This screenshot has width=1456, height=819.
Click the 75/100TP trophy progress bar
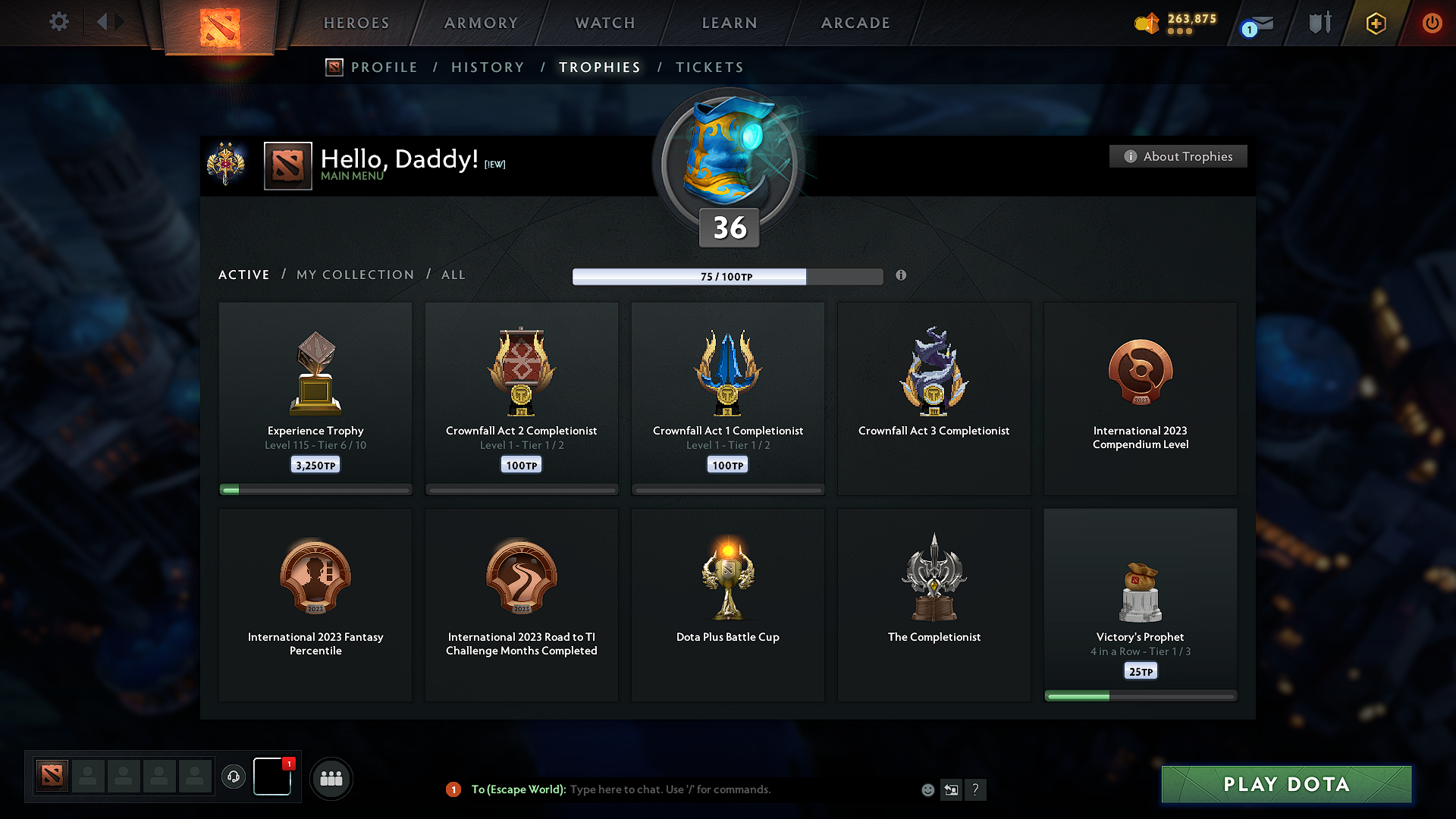click(728, 276)
